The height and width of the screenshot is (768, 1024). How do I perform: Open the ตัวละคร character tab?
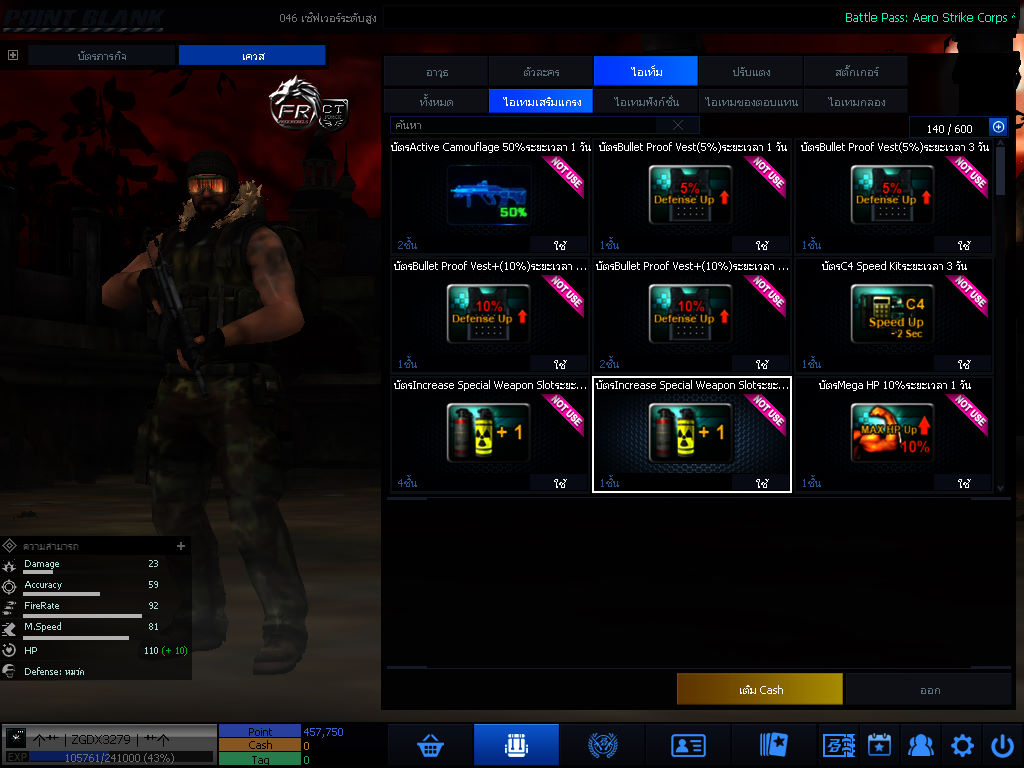tap(541, 72)
